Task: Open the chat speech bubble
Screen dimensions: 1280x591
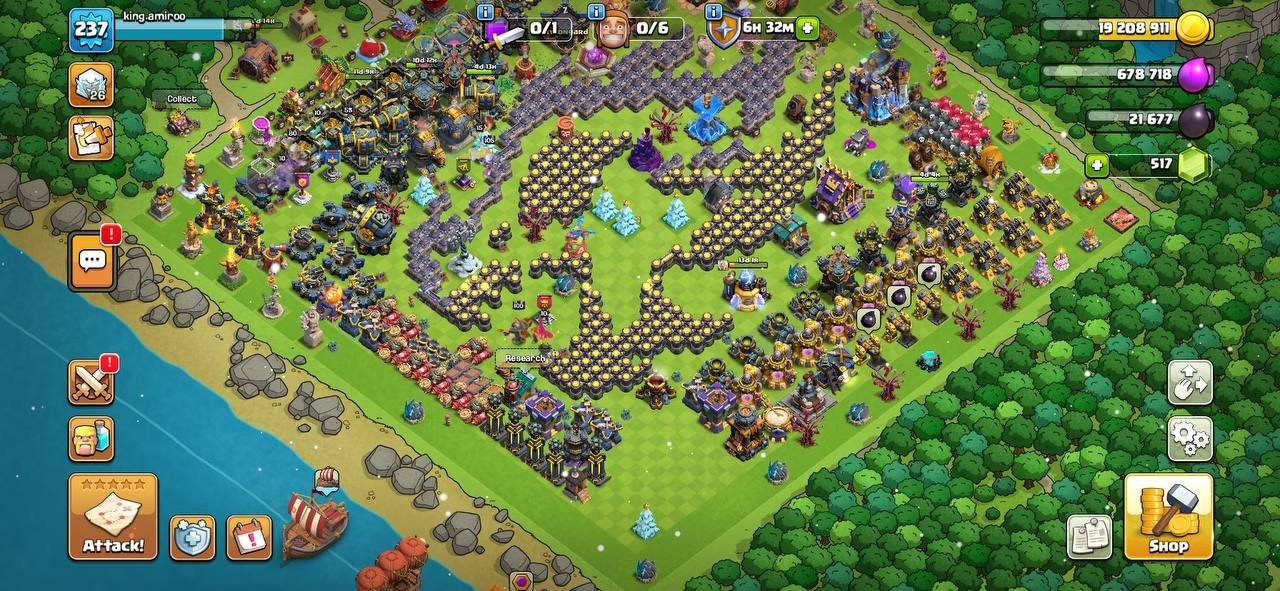Action: click(92, 261)
